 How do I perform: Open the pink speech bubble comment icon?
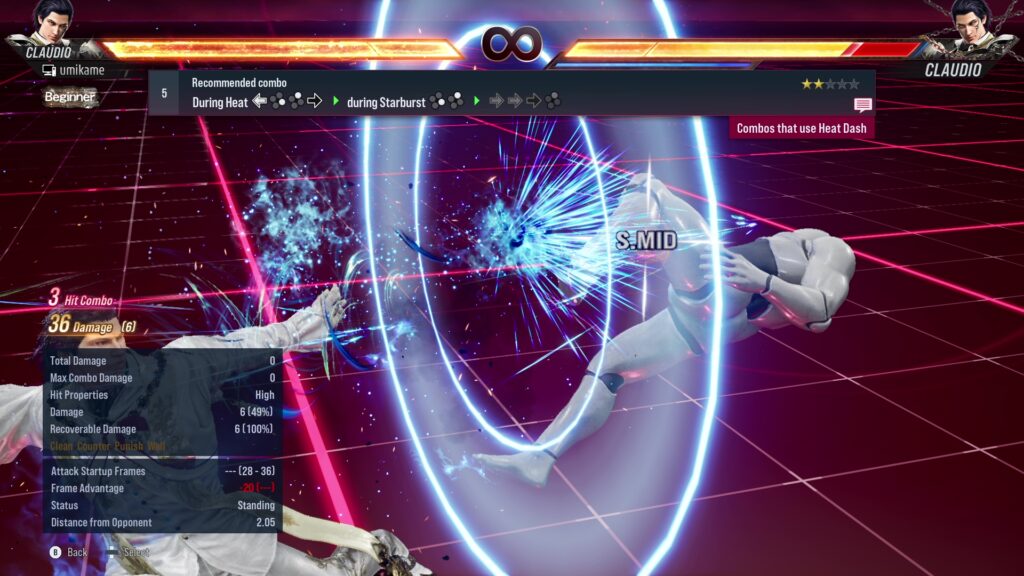pyautogui.click(x=862, y=104)
